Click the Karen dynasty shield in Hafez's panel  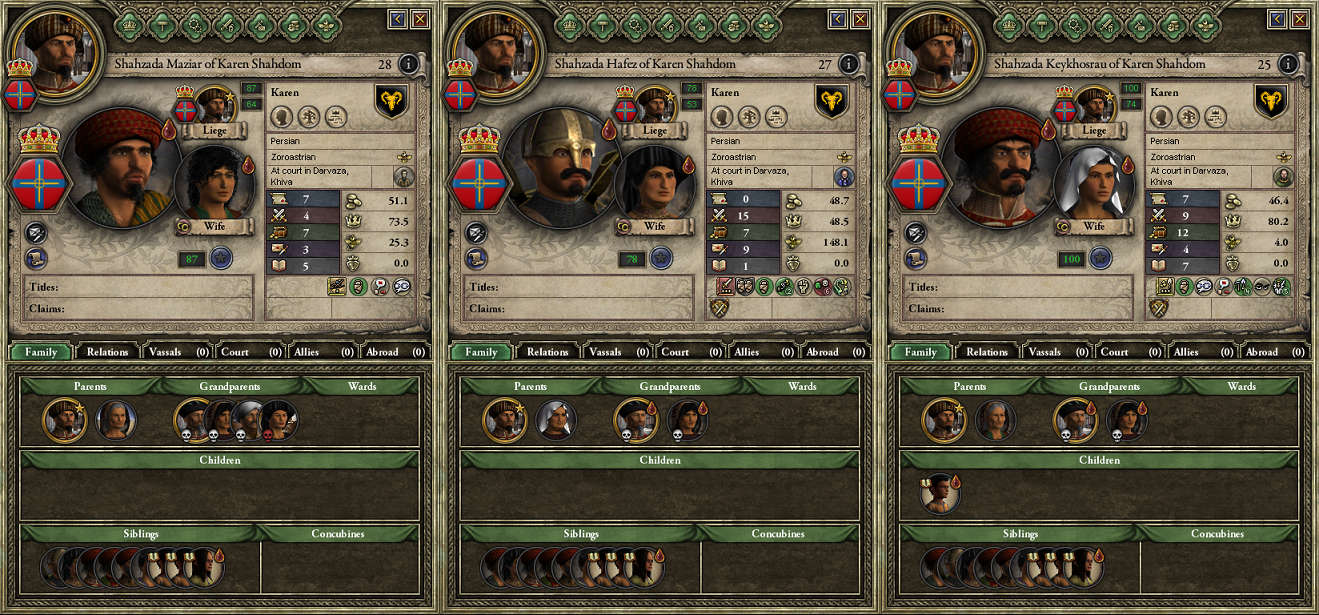831,101
